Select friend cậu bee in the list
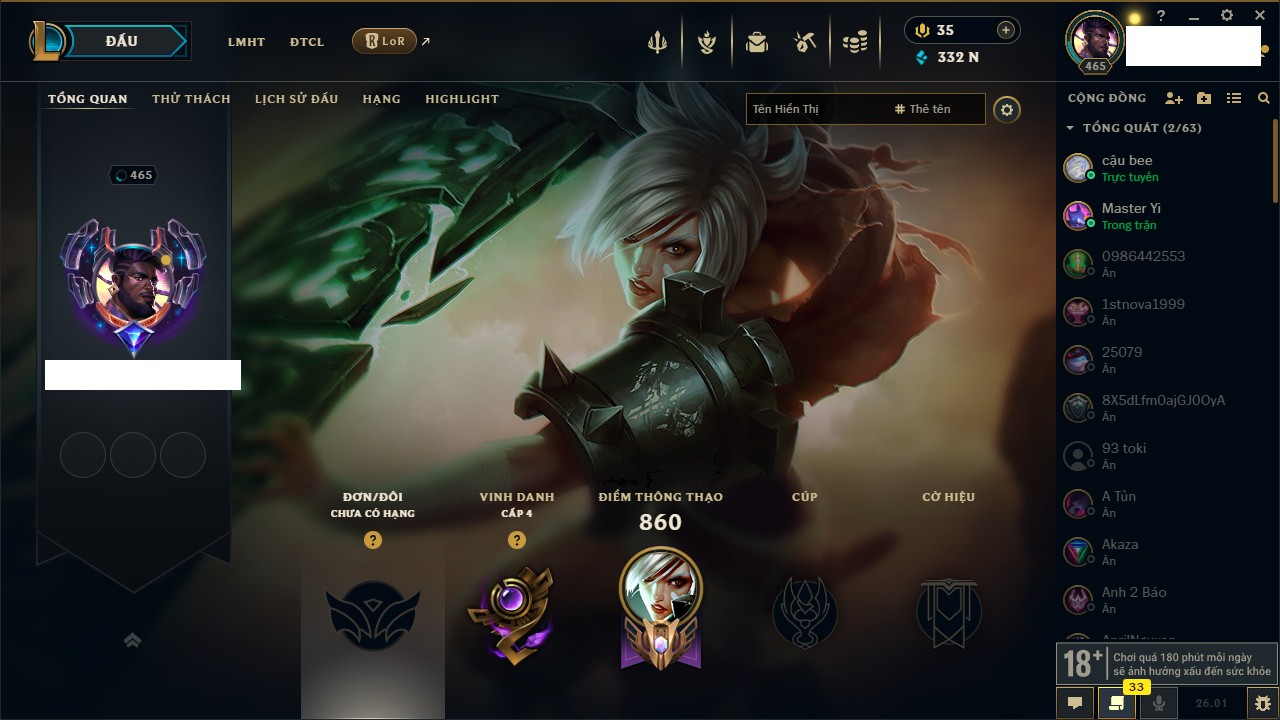1280x720 pixels. (1127, 167)
